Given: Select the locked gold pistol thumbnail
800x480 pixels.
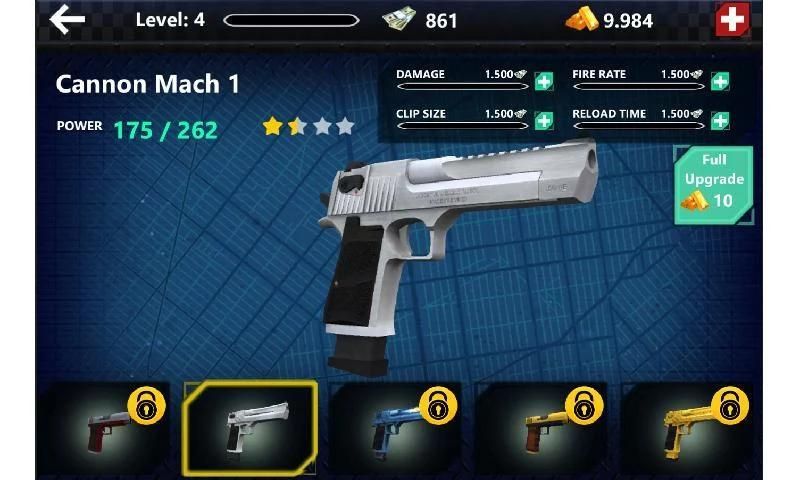Looking at the screenshot, I should coord(686,427).
